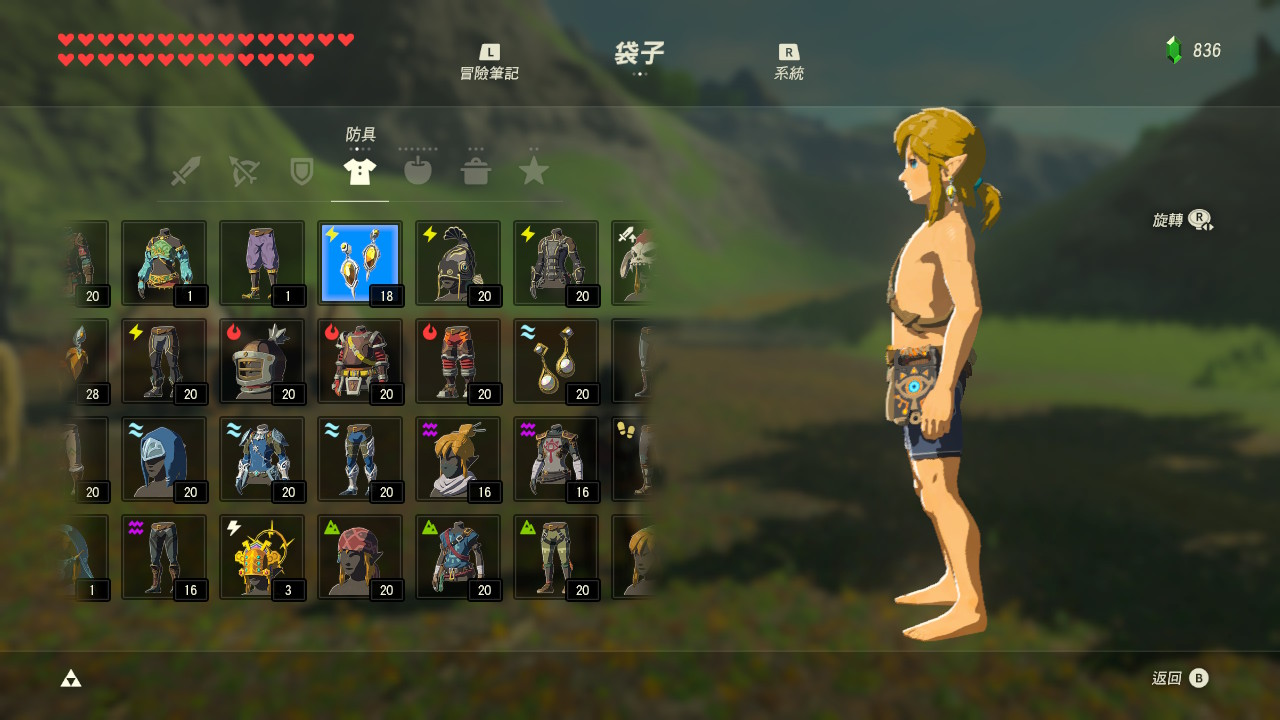
Task: Go to the 系統 system page
Action: coord(788,62)
